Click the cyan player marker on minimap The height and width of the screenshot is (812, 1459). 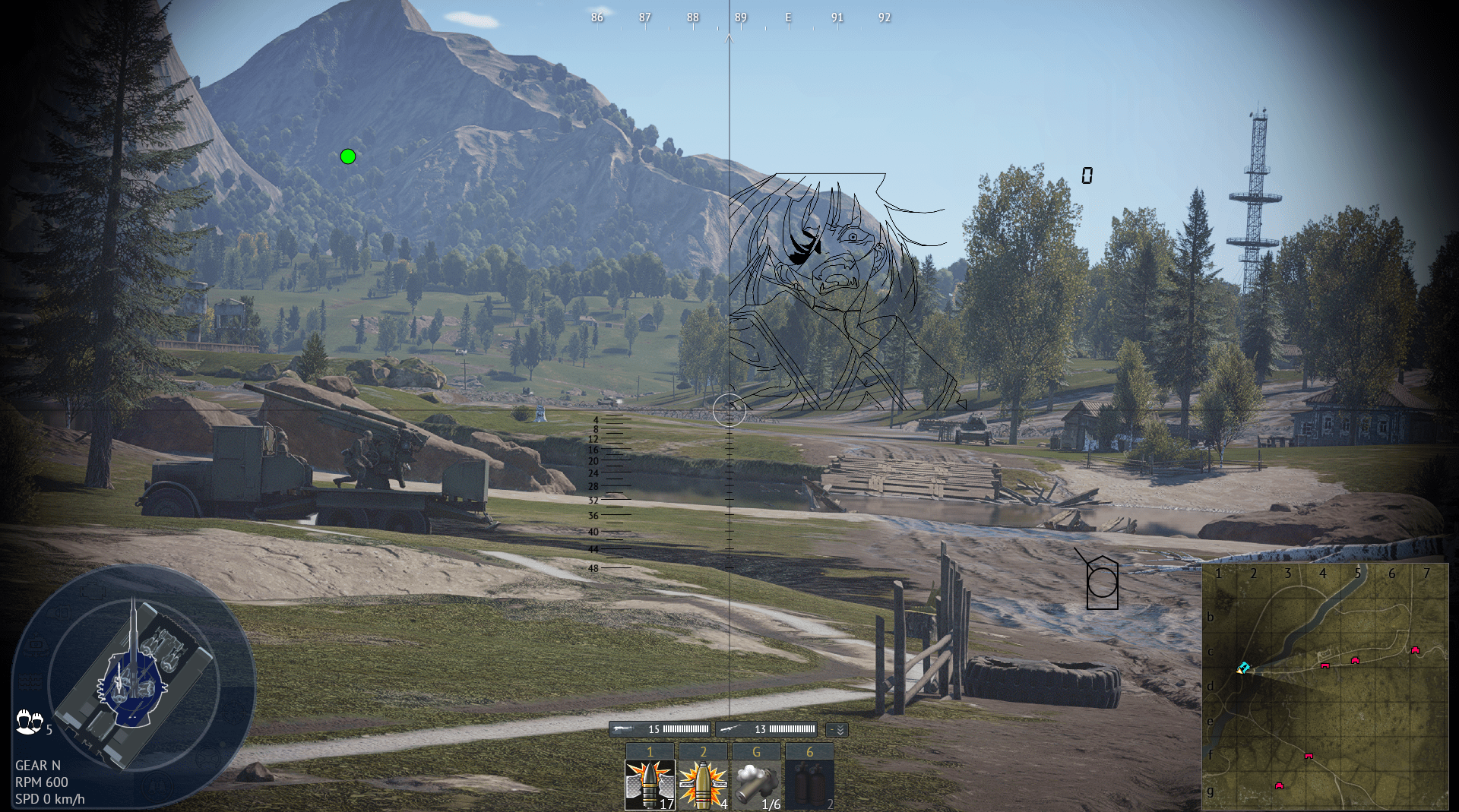click(x=1243, y=668)
